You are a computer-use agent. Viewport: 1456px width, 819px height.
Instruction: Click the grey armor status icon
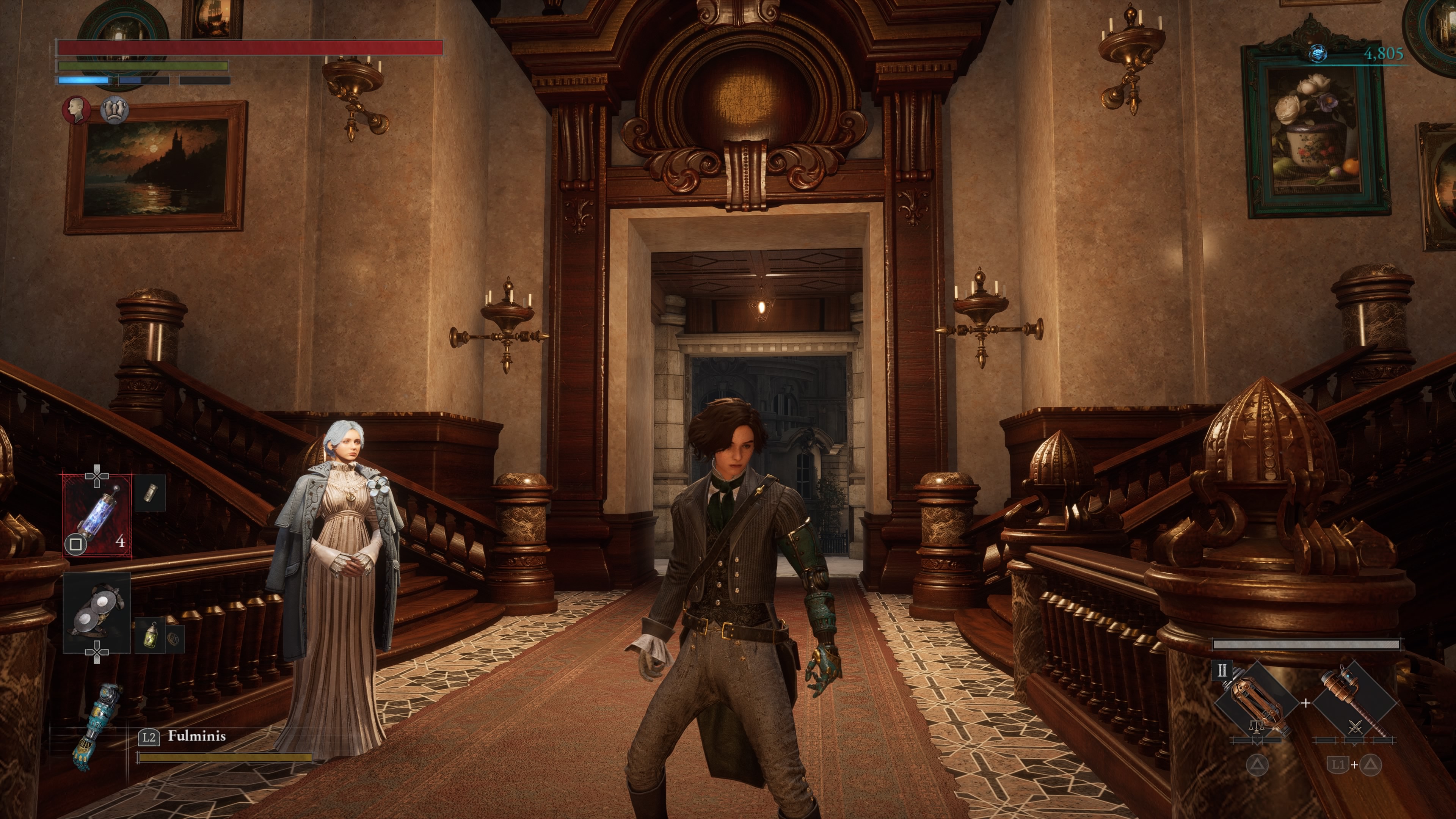tap(115, 110)
